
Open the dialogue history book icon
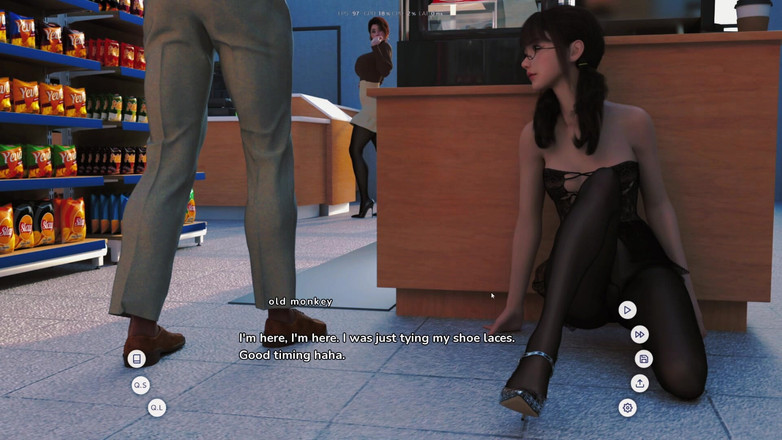[x=137, y=359]
